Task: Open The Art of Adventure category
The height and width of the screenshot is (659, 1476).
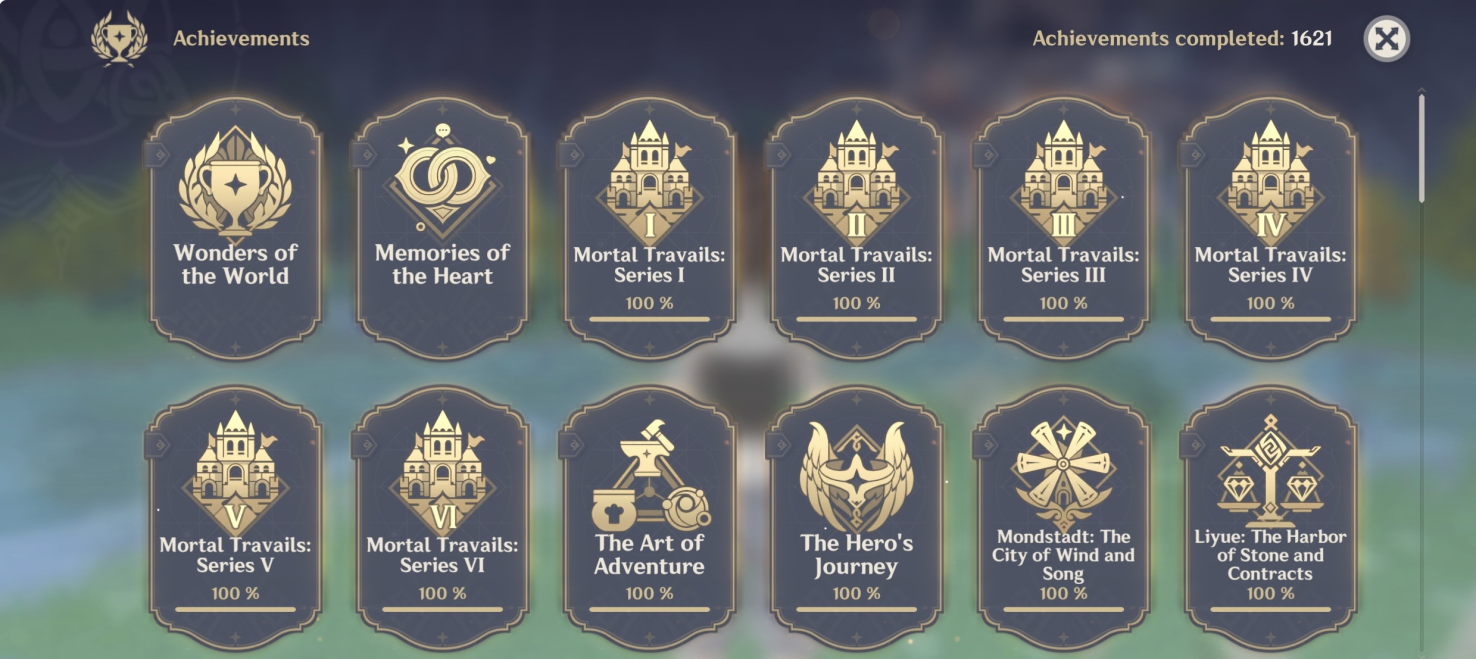Action: (649, 516)
